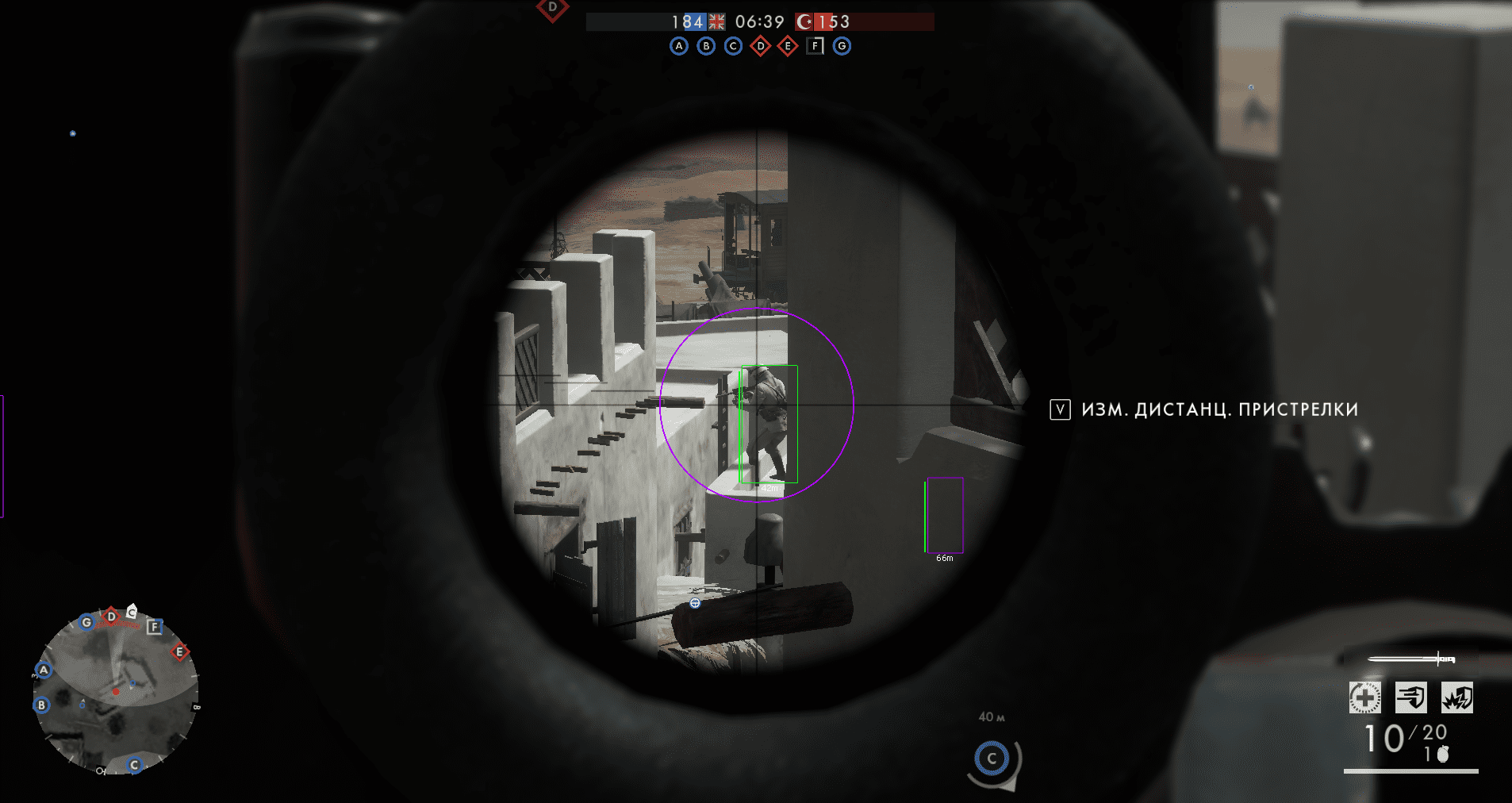Click the flak explosion-resistance perk icon

click(x=1458, y=697)
